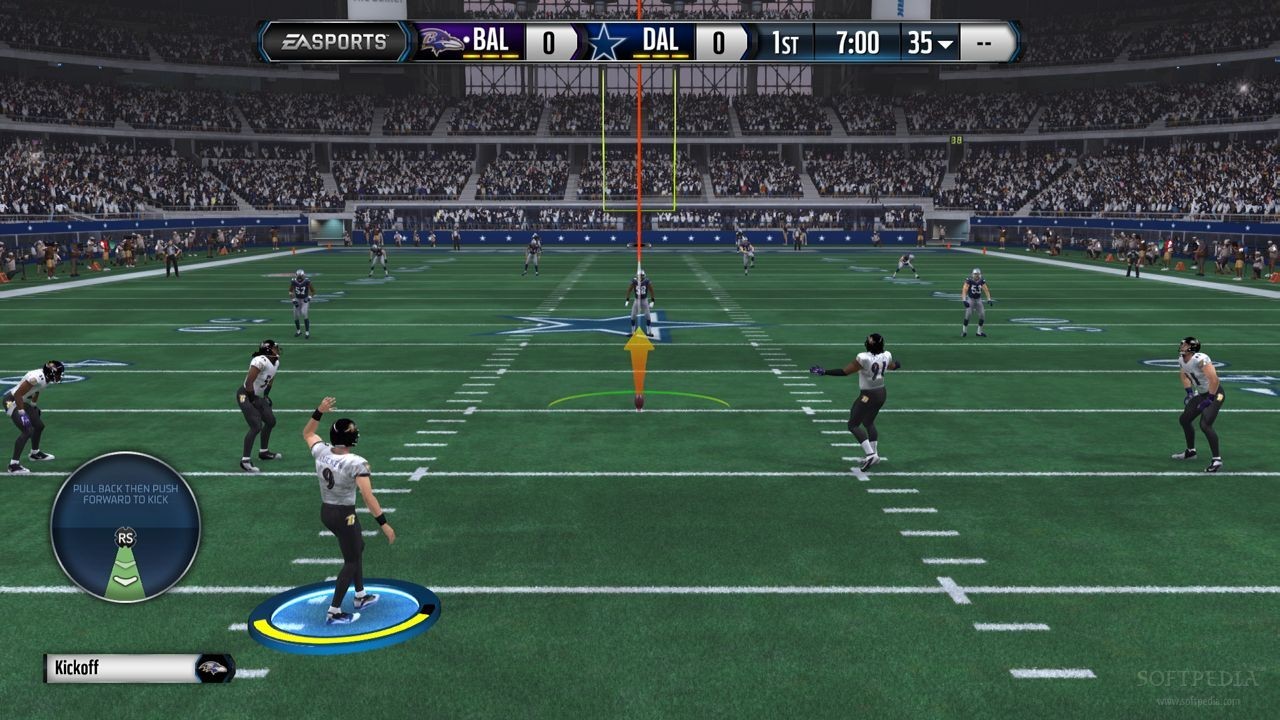Screen dimensions: 1280x720
Task: Click the single chevron below the kick meter
Action: tap(124, 582)
